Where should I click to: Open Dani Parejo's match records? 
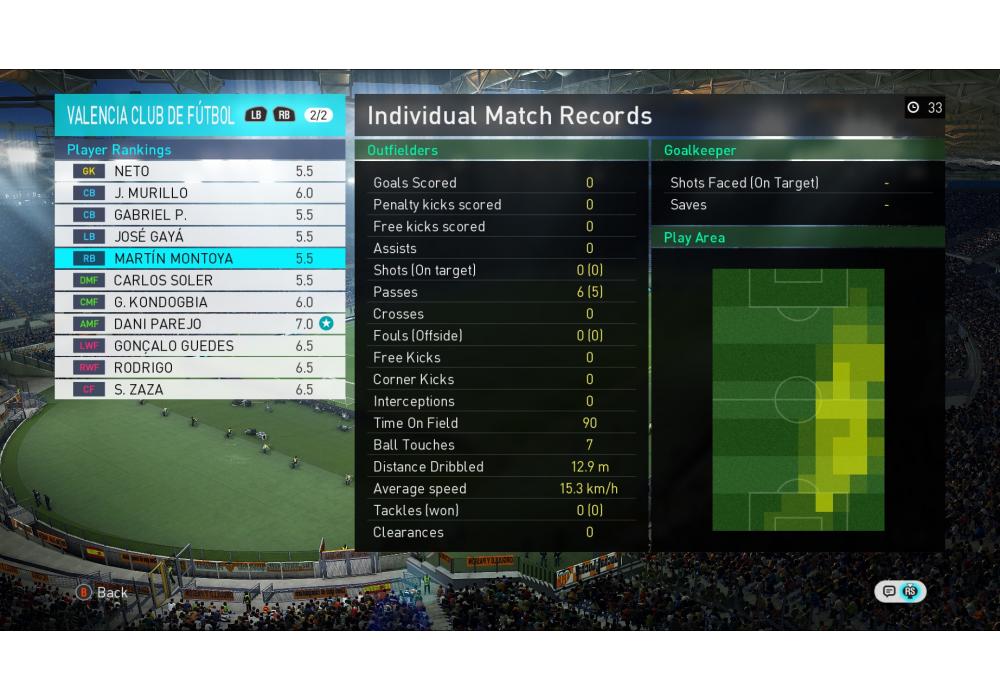point(200,324)
